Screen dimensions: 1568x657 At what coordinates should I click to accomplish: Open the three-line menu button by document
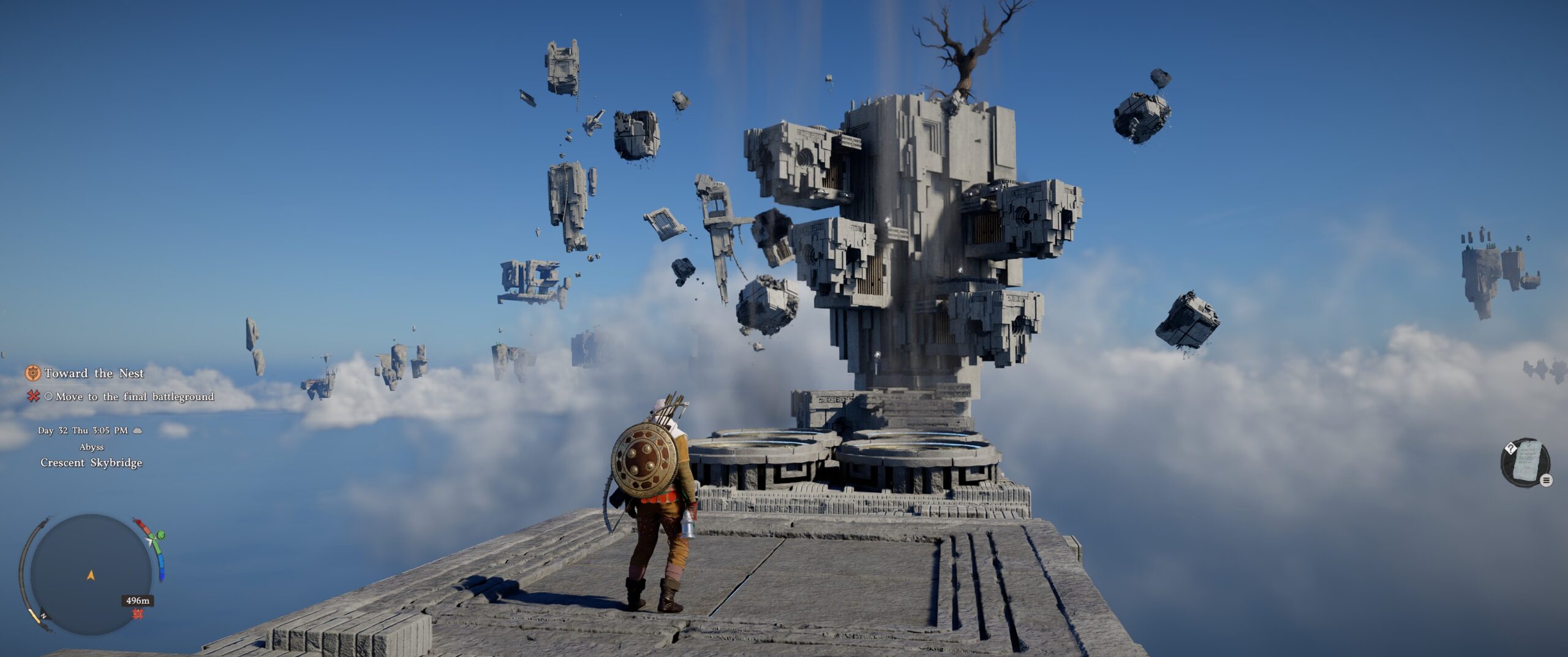click(1547, 480)
